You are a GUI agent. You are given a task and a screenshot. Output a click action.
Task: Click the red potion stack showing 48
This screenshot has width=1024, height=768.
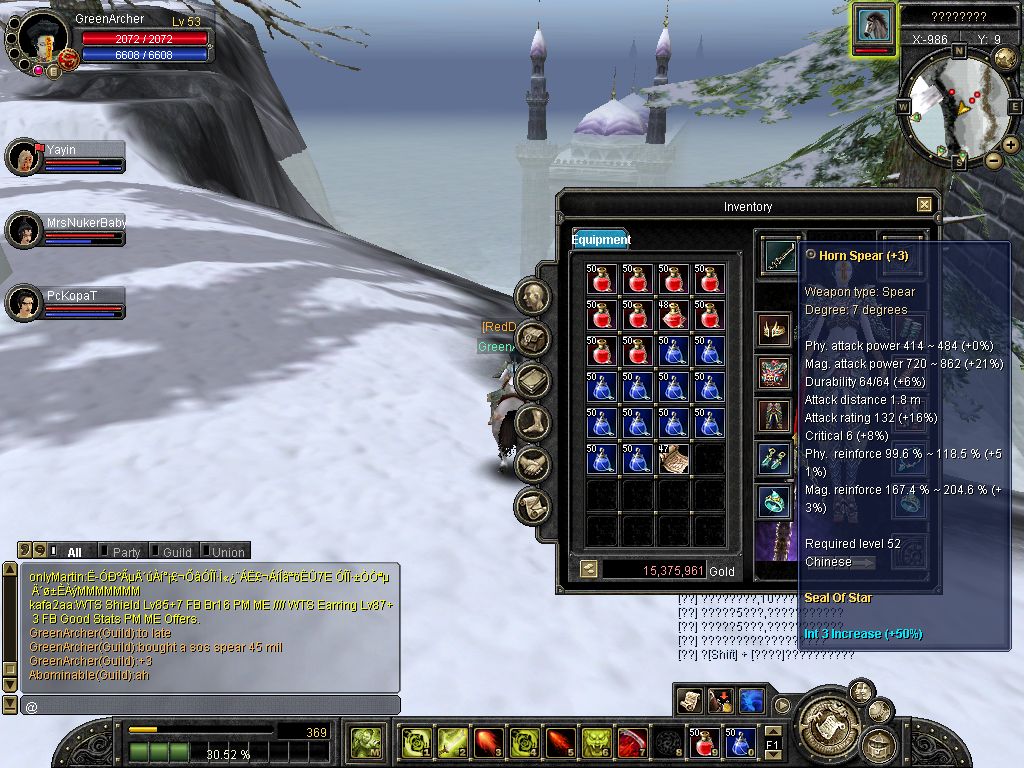[673, 315]
